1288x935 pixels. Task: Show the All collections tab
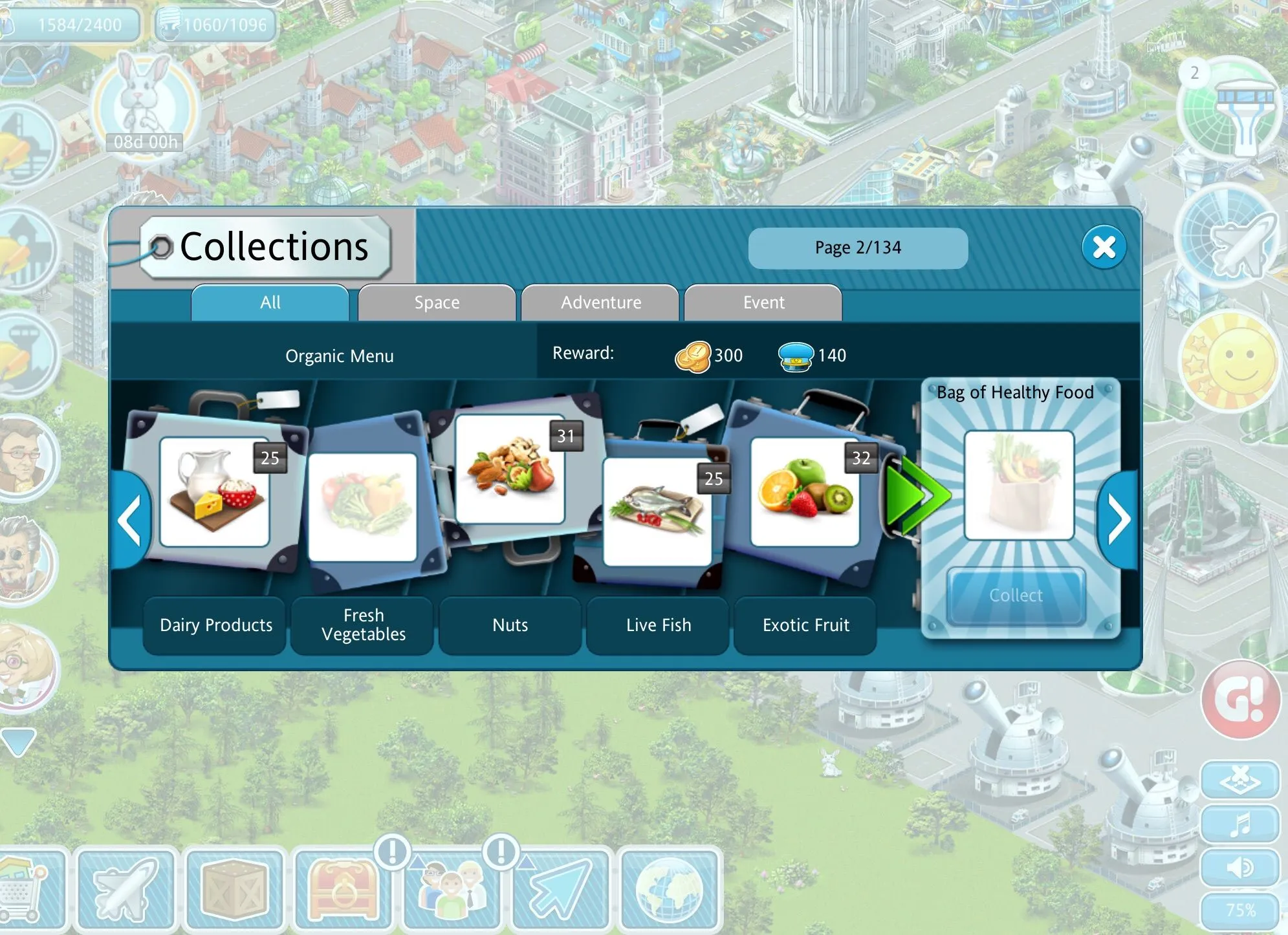[270, 303]
